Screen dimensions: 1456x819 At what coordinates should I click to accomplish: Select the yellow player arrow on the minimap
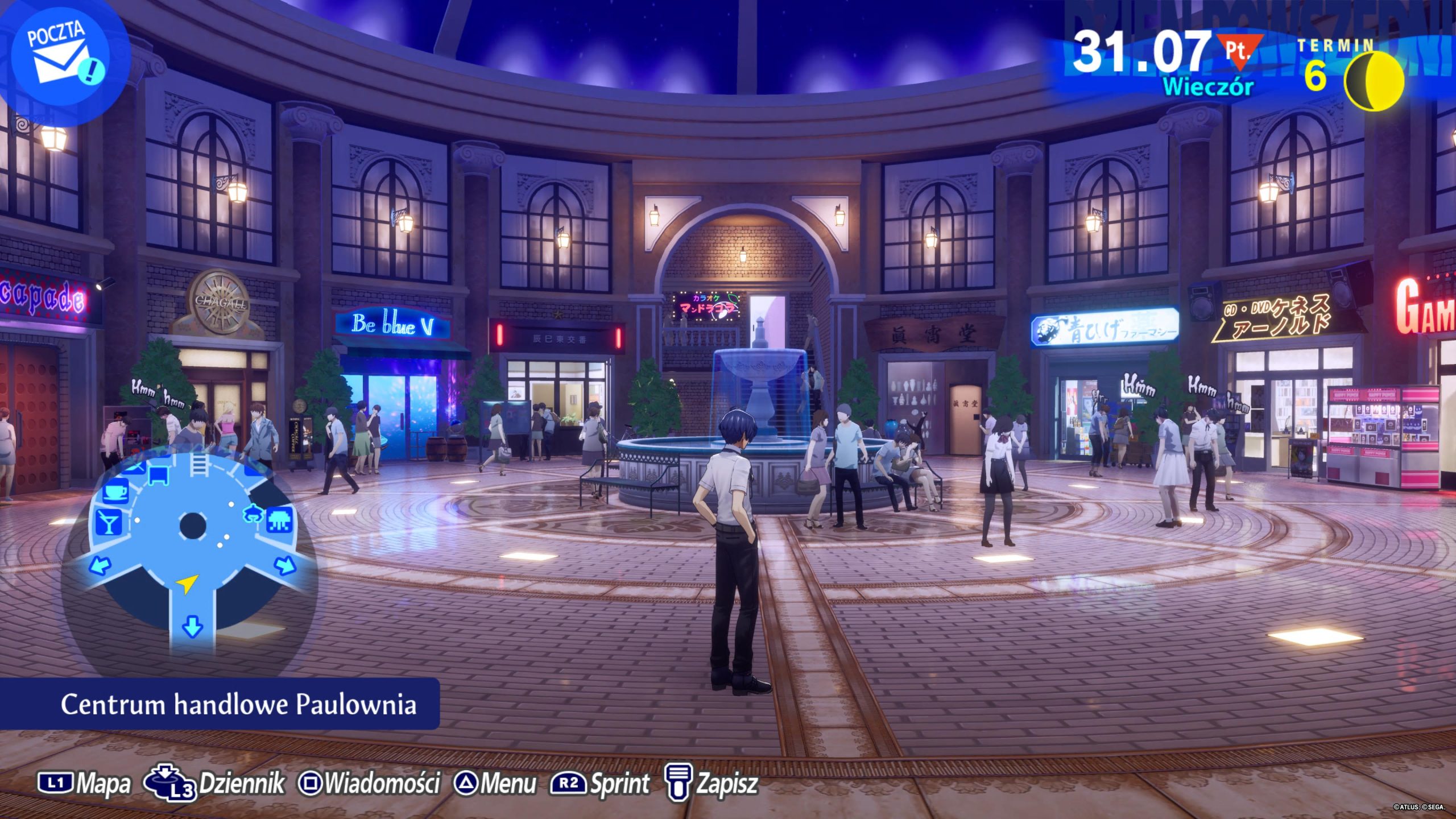pyautogui.click(x=187, y=583)
